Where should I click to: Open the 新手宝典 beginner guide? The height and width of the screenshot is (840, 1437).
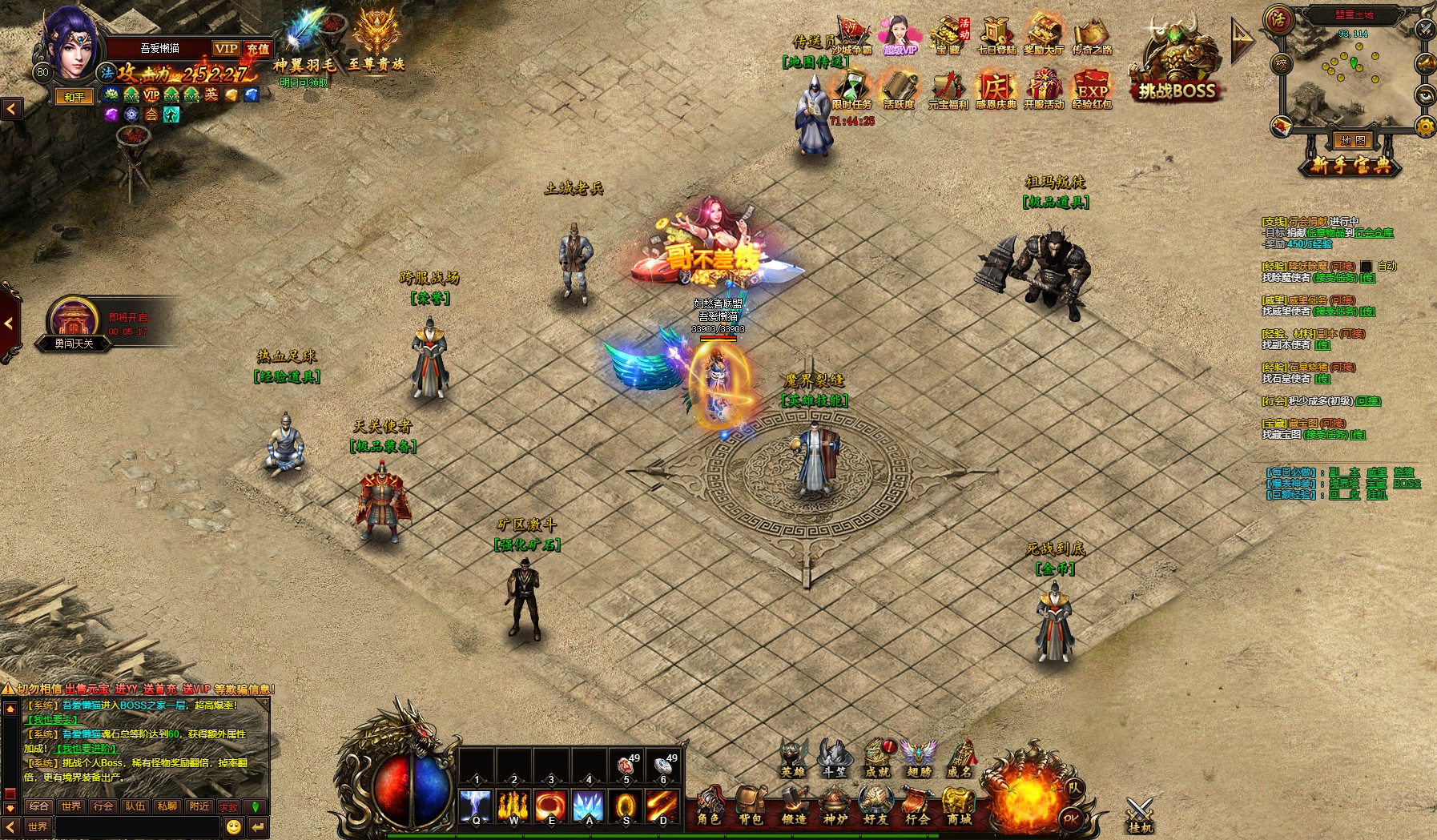pos(1350,166)
